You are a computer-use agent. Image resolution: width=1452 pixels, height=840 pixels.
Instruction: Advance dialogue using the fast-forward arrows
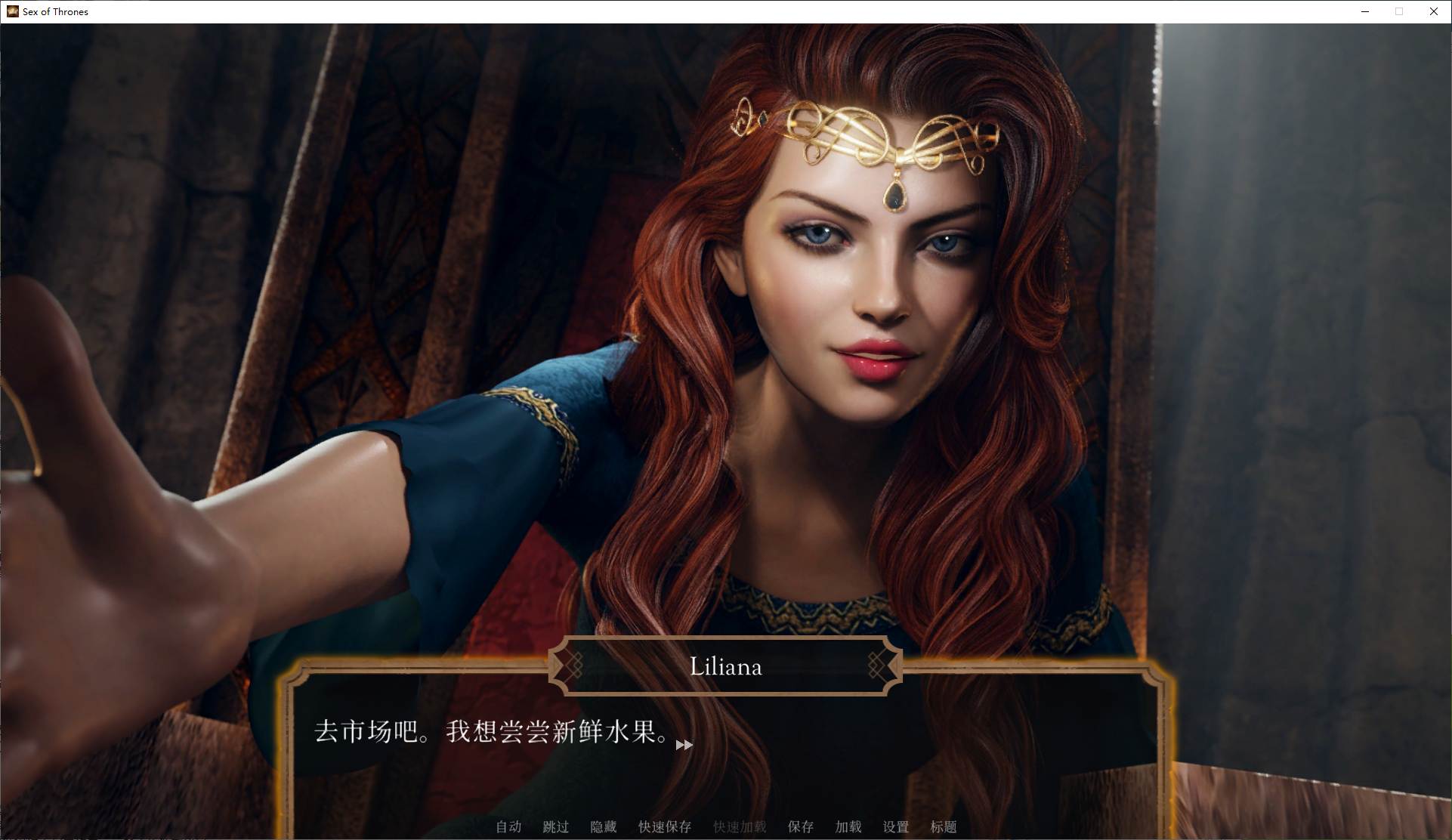[x=684, y=746]
